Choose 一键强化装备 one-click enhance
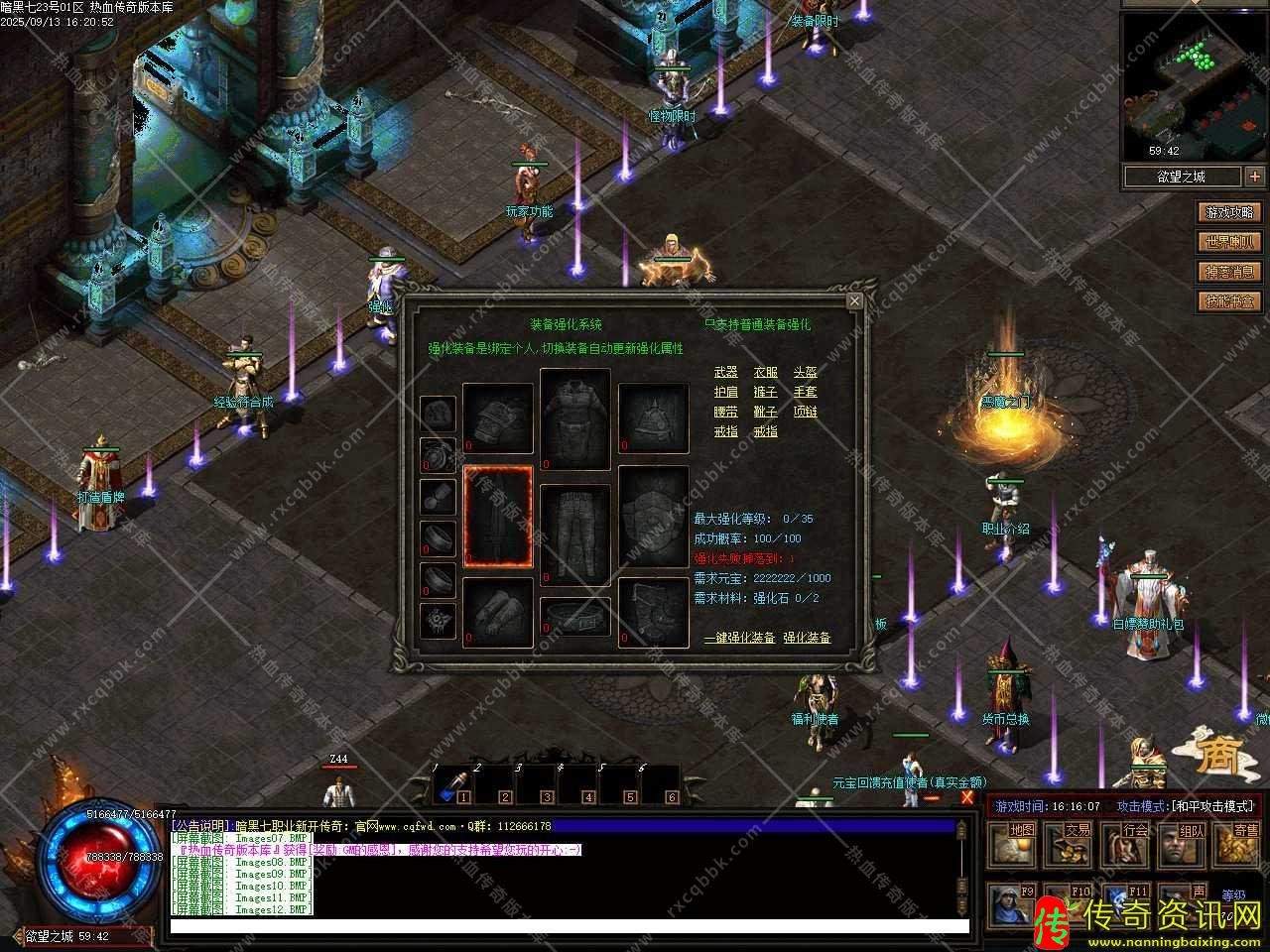This screenshot has height=952, width=1270. click(739, 638)
